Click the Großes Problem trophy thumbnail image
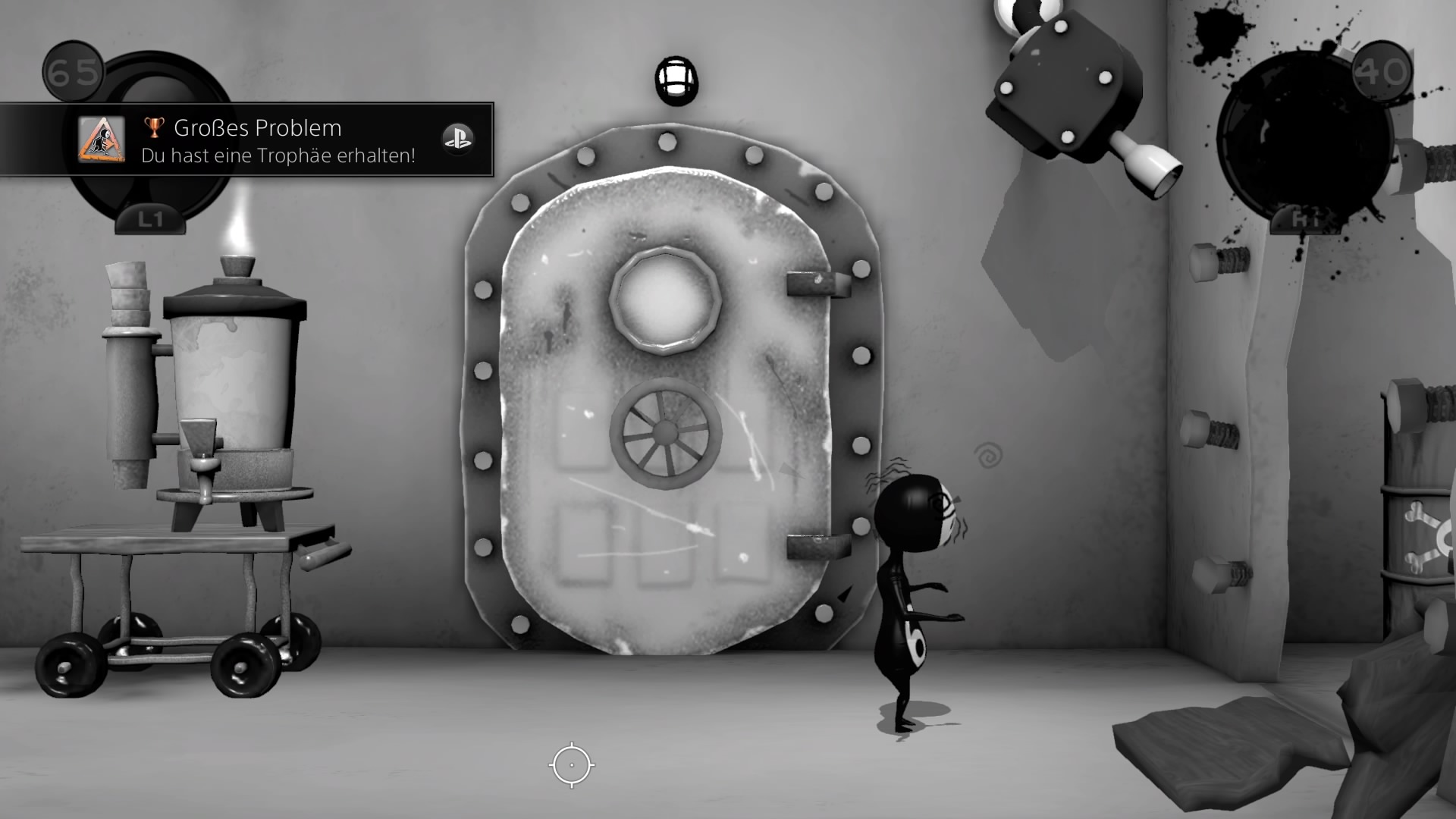Viewport: 1456px width, 819px height. click(x=103, y=140)
